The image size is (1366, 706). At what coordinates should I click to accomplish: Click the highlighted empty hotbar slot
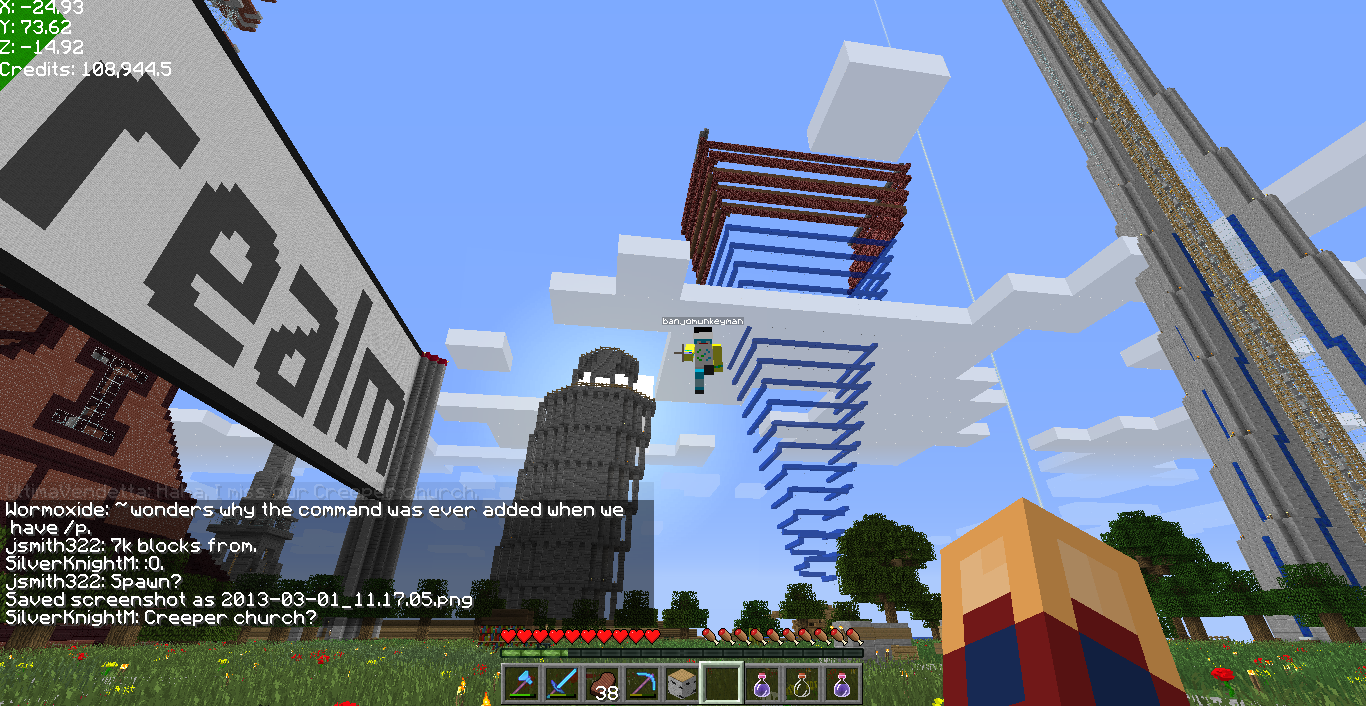721,684
